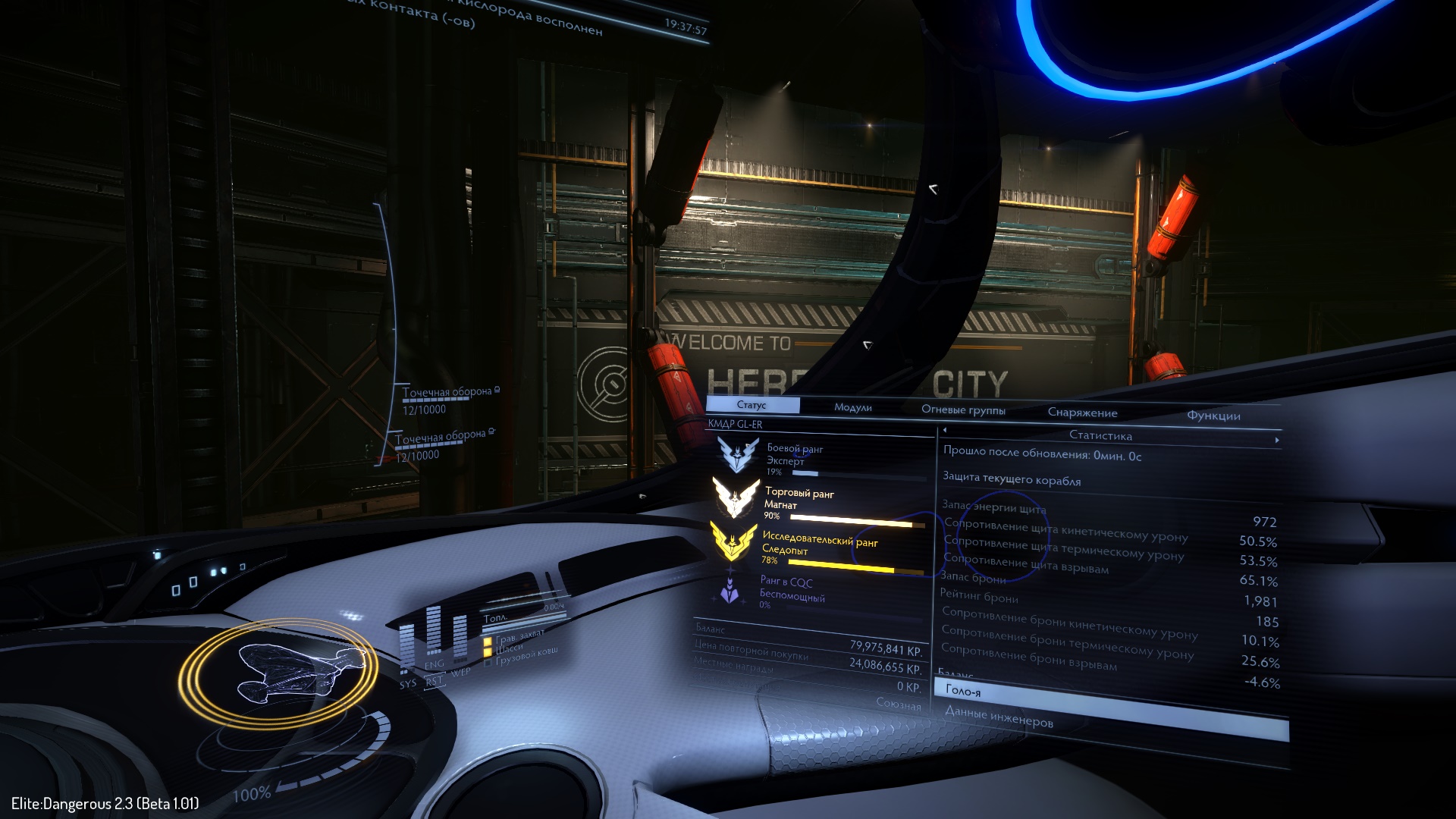The image size is (1456, 819).
Task: Click the left arrow beside Статистика
Action: pos(945,431)
